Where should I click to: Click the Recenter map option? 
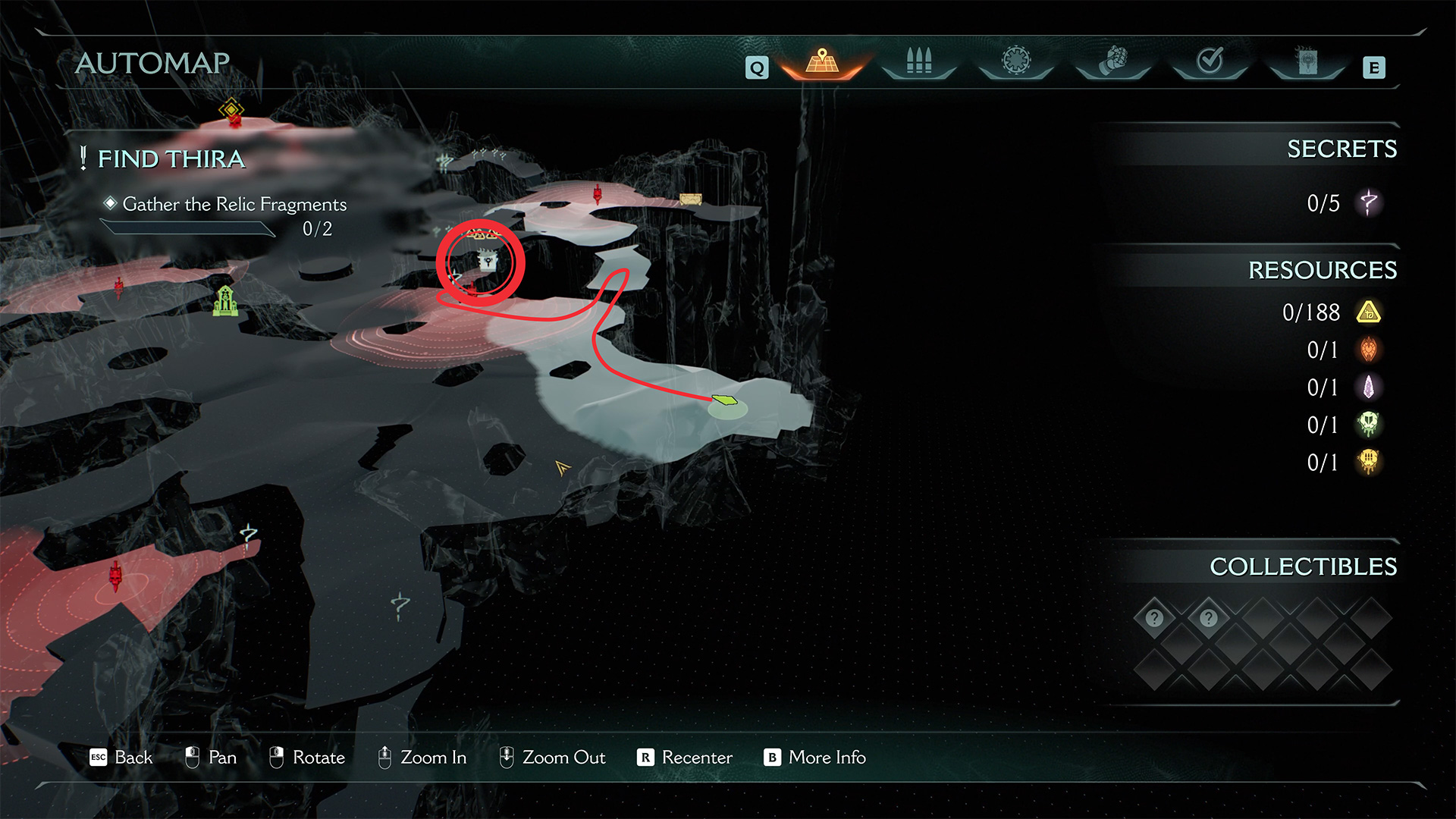tap(686, 757)
